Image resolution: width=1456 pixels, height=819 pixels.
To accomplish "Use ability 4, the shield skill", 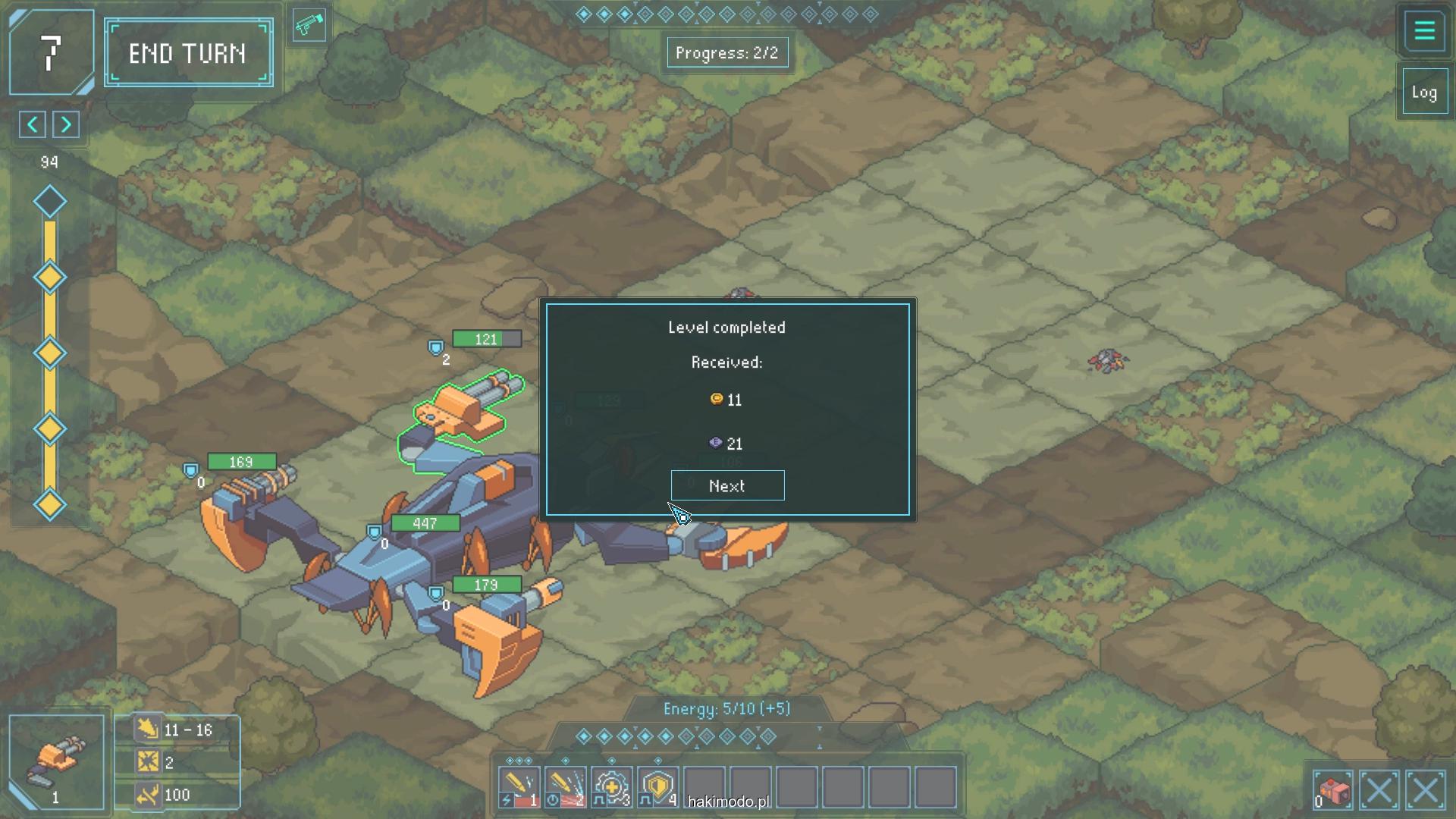I will pyautogui.click(x=658, y=787).
